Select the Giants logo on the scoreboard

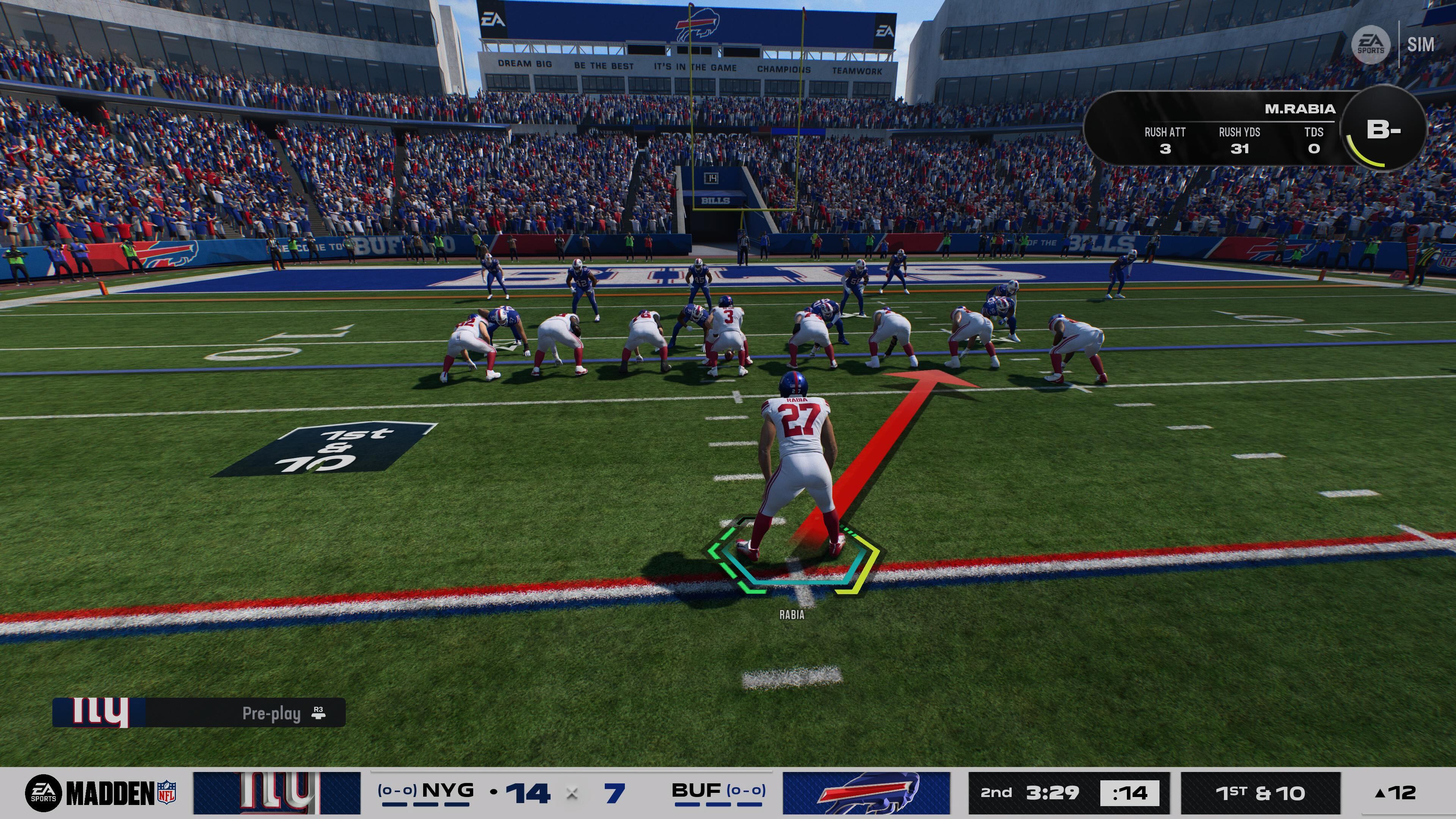276,792
